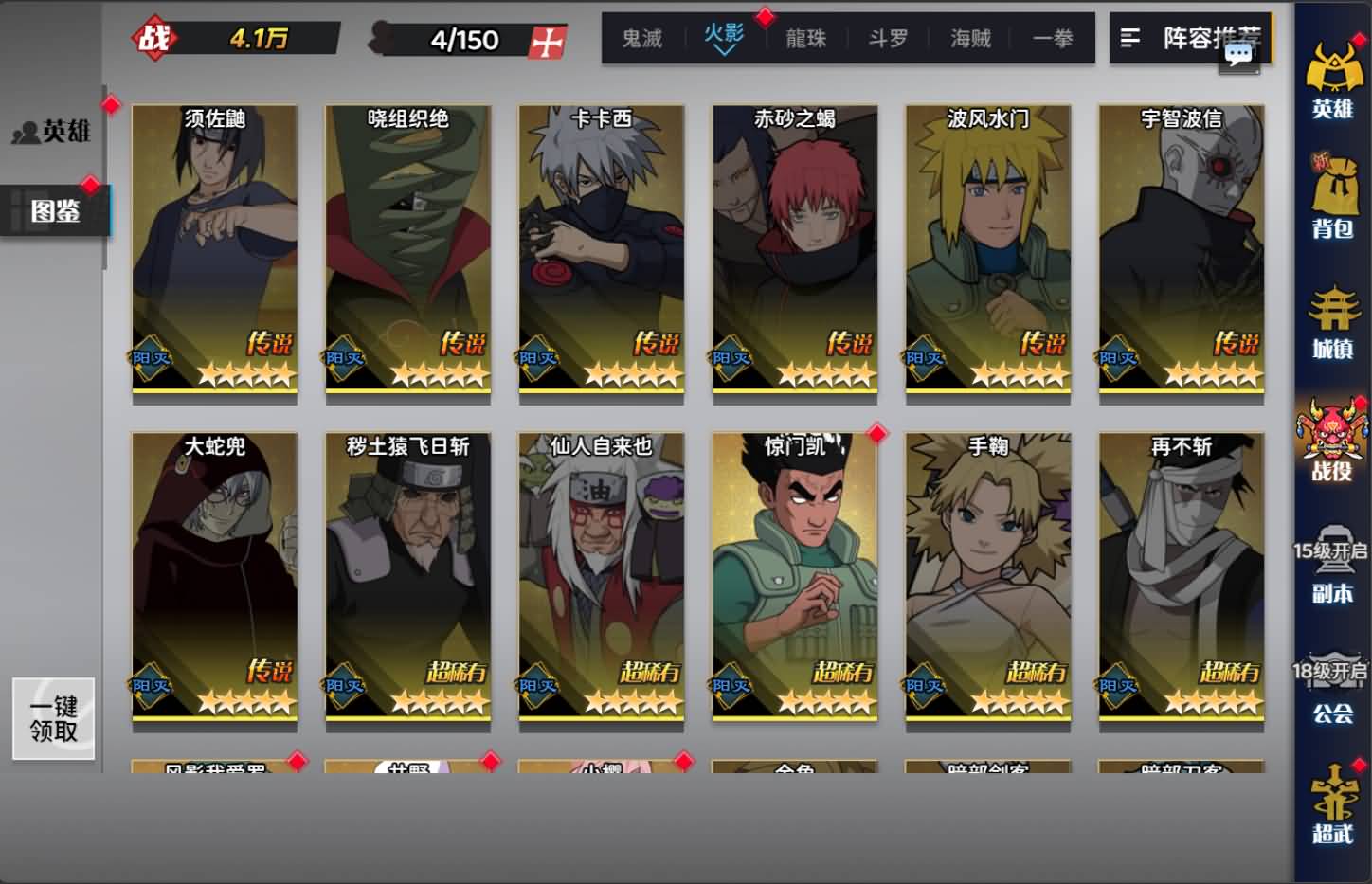Click the 副本 dungeon icon
Viewport: 1372px width, 884px height.
[x=1333, y=568]
